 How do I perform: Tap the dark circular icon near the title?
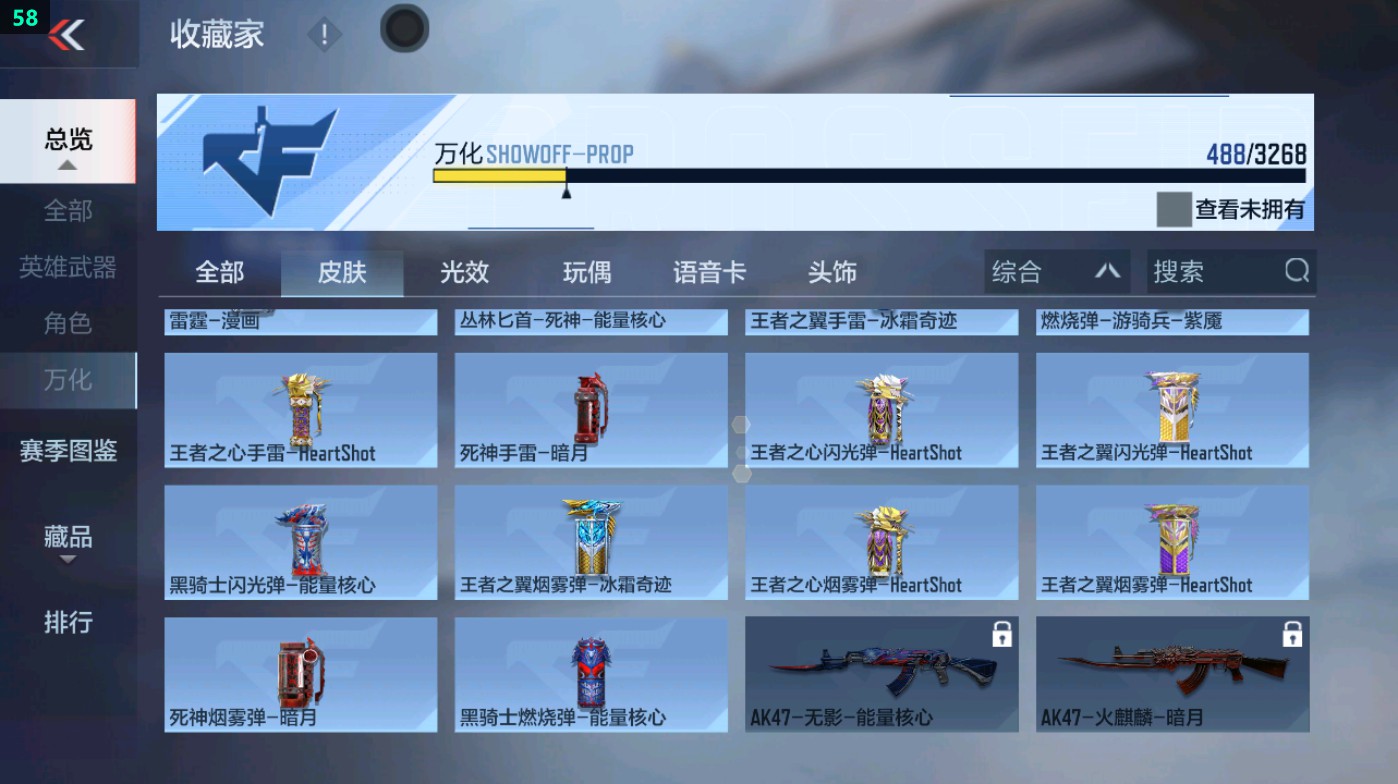403,30
